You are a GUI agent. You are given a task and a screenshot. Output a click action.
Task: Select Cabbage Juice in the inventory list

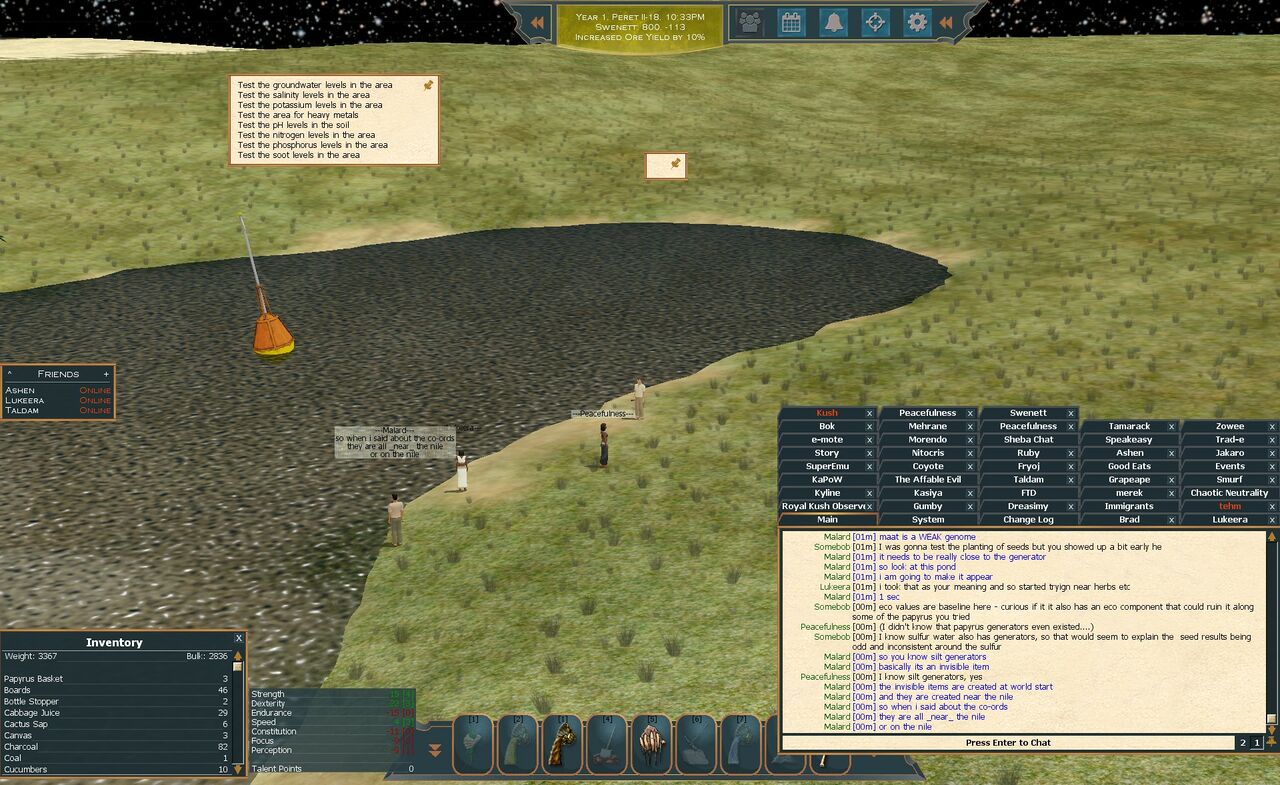[x=32, y=713]
